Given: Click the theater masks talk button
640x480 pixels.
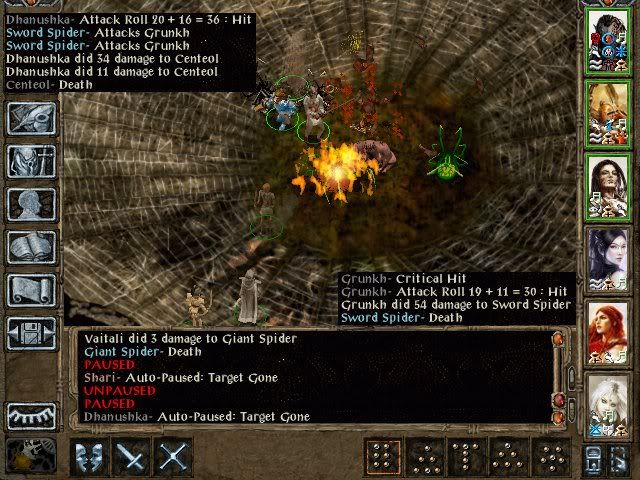Looking at the screenshot, I should pyautogui.click(x=89, y=458).
